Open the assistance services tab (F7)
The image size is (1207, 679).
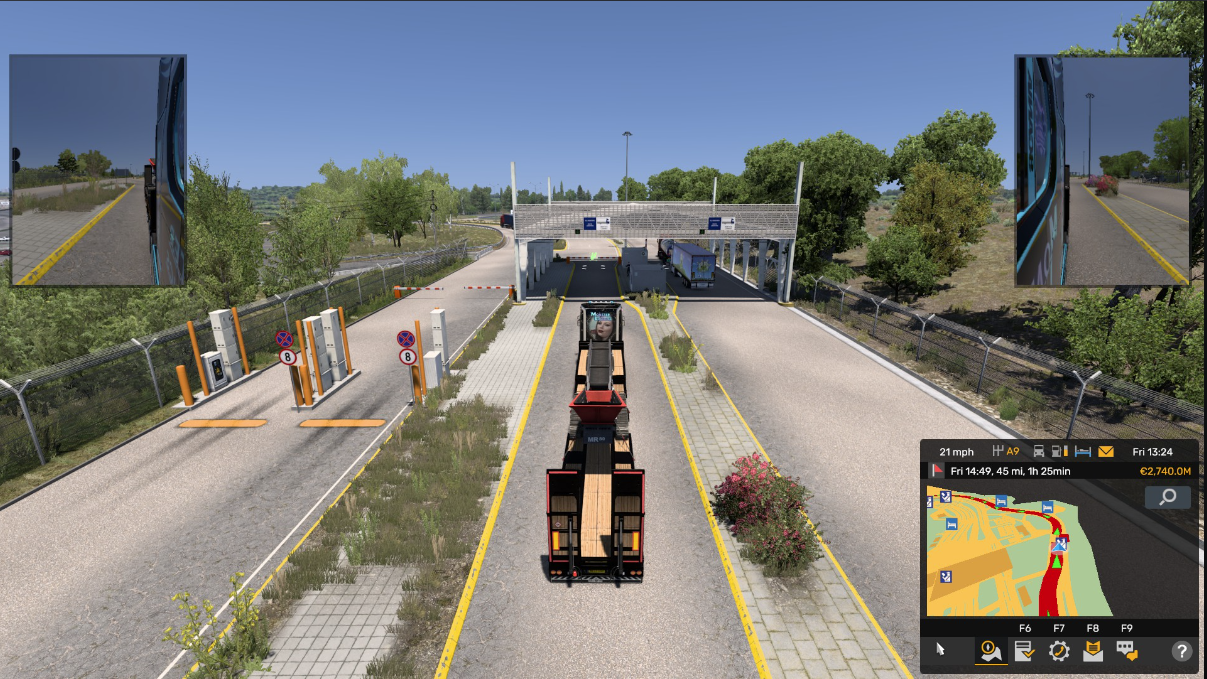pyautogui.click(x=1059, y=651)
